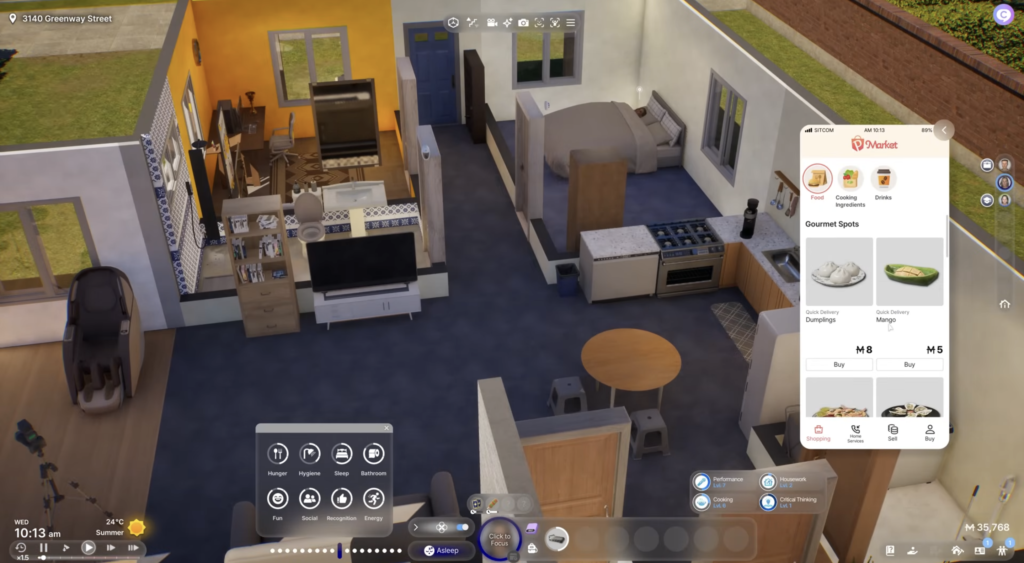The height and width of the screenshot is (563, 1024).
Task: Switch to Cooking Ingredients category
Action: 850,179
